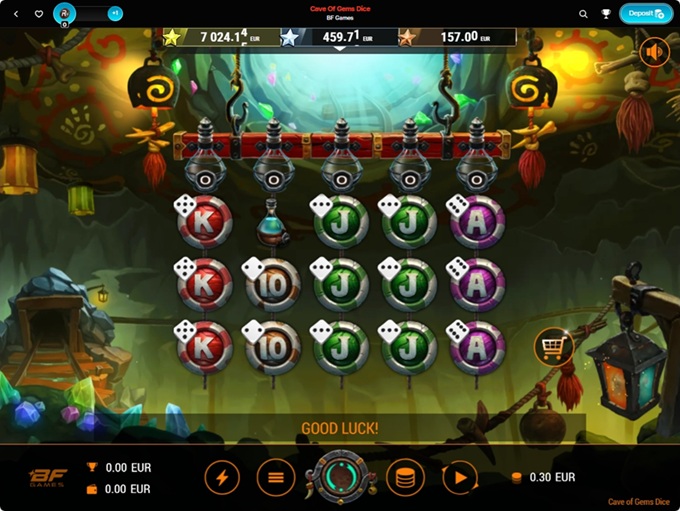
Task: Start autoplay with the play arrow button
Action: click(x=459, y=478)
